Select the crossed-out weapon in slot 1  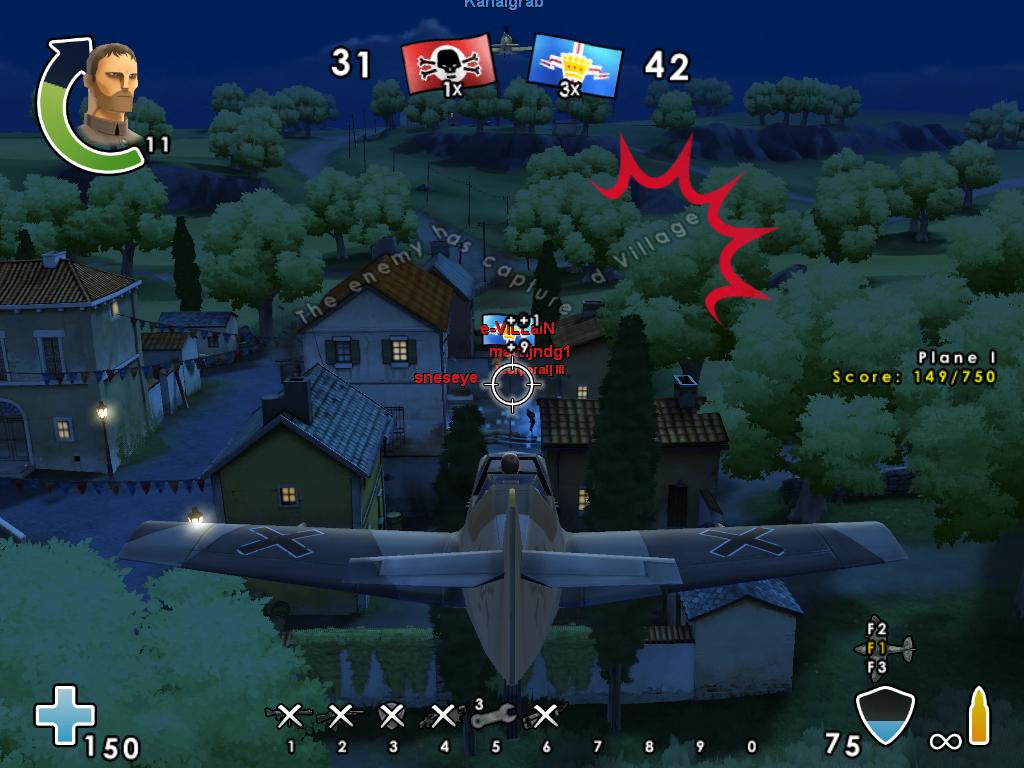[289, 715]
